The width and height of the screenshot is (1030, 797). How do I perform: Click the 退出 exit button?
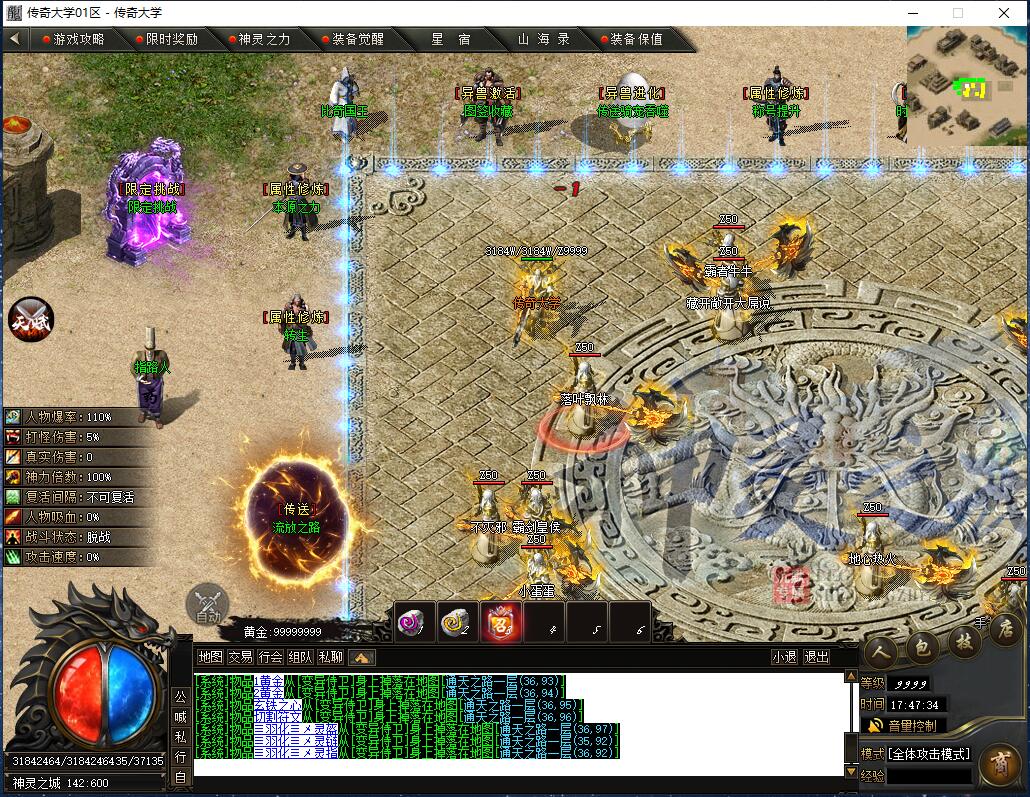pos(817,657)
